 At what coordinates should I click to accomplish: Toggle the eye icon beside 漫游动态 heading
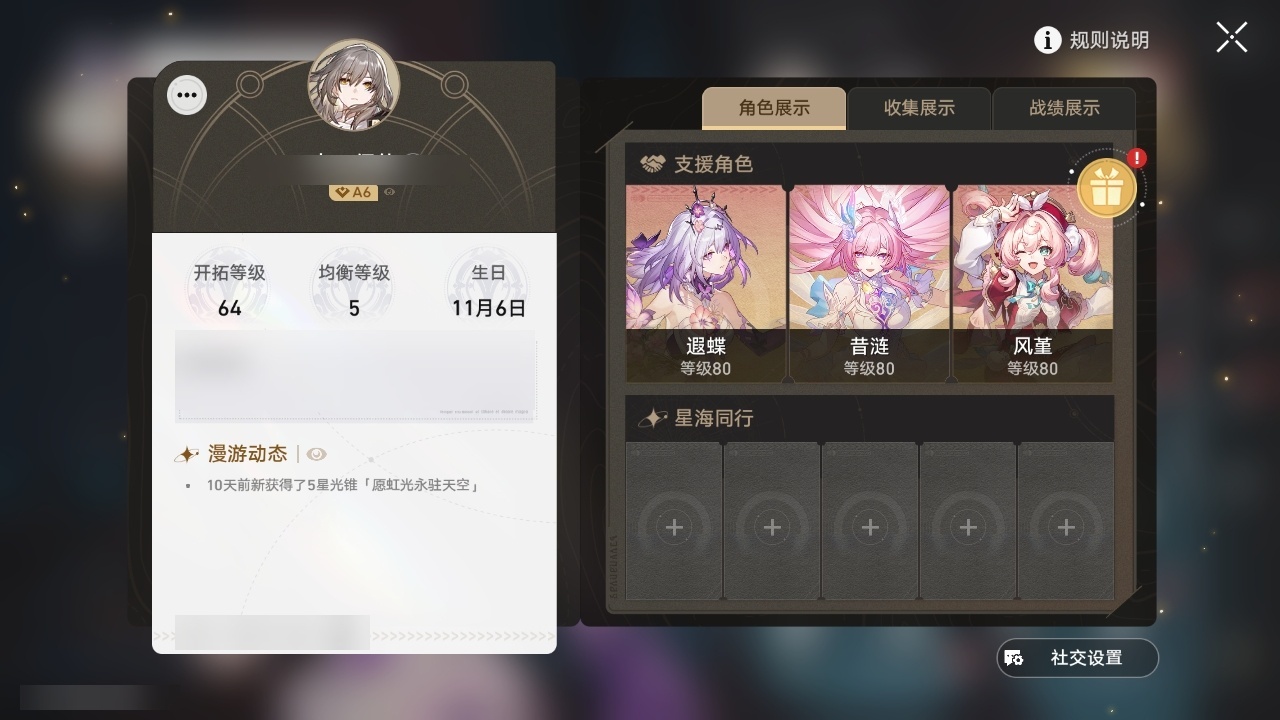318,453
